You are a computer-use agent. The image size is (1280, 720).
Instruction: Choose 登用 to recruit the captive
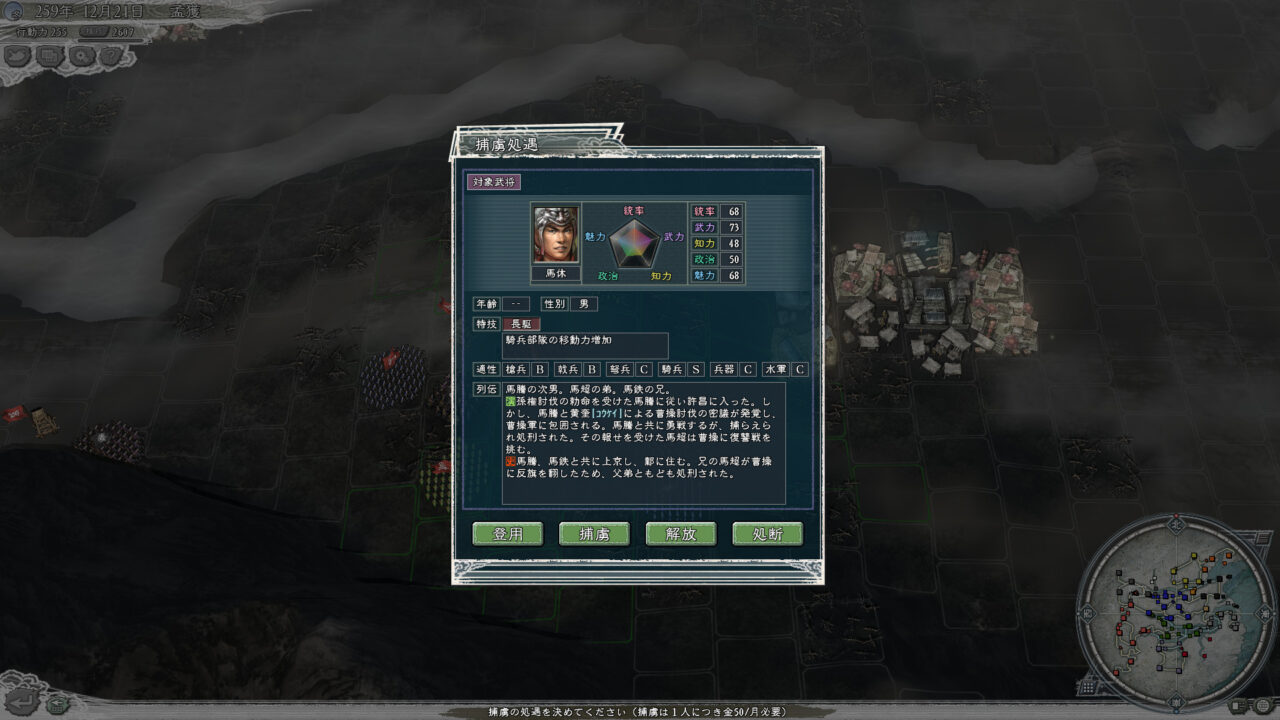tap(508, 534)
